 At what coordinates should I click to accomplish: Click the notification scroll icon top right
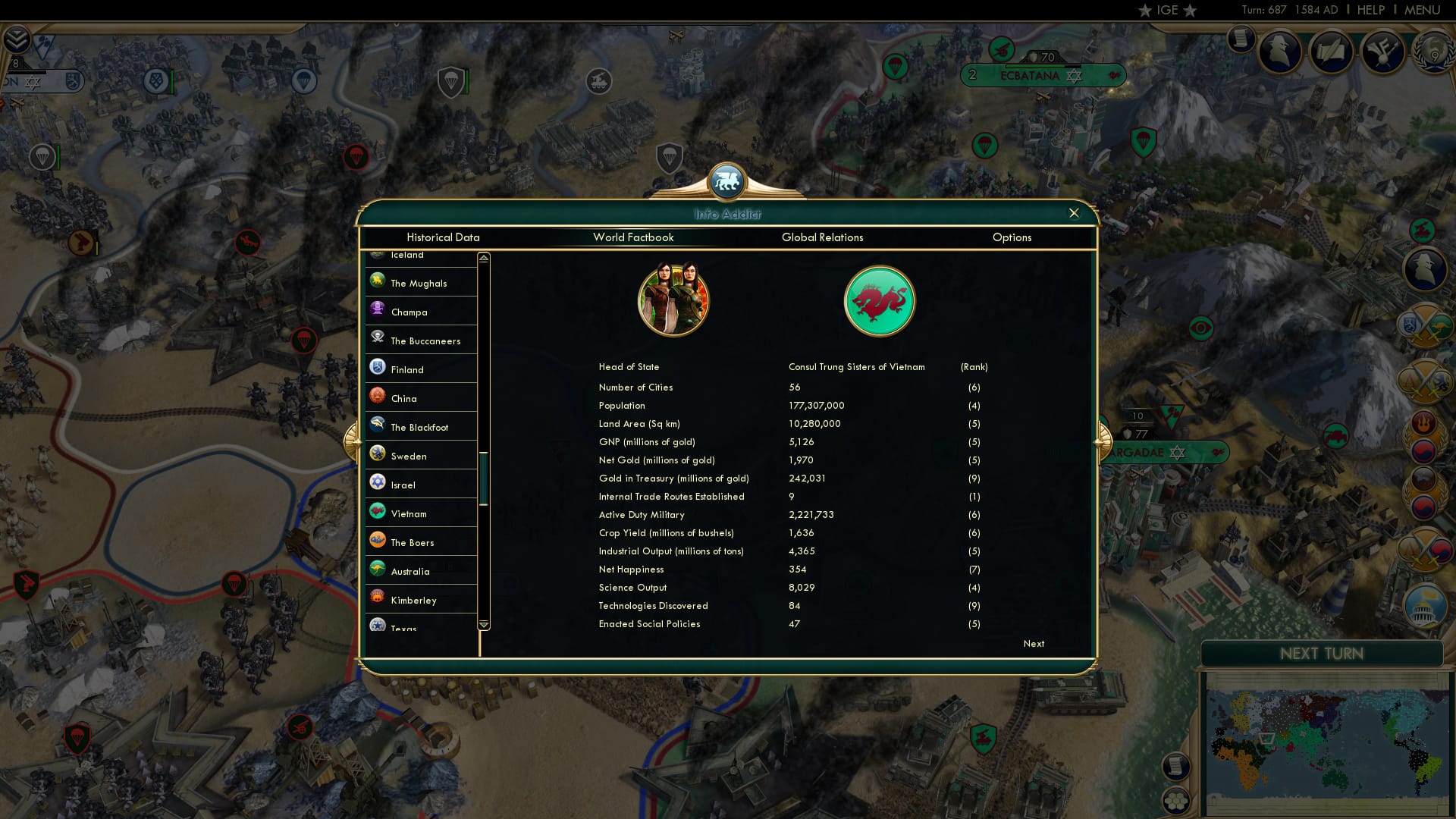(x=1241, y=38)
